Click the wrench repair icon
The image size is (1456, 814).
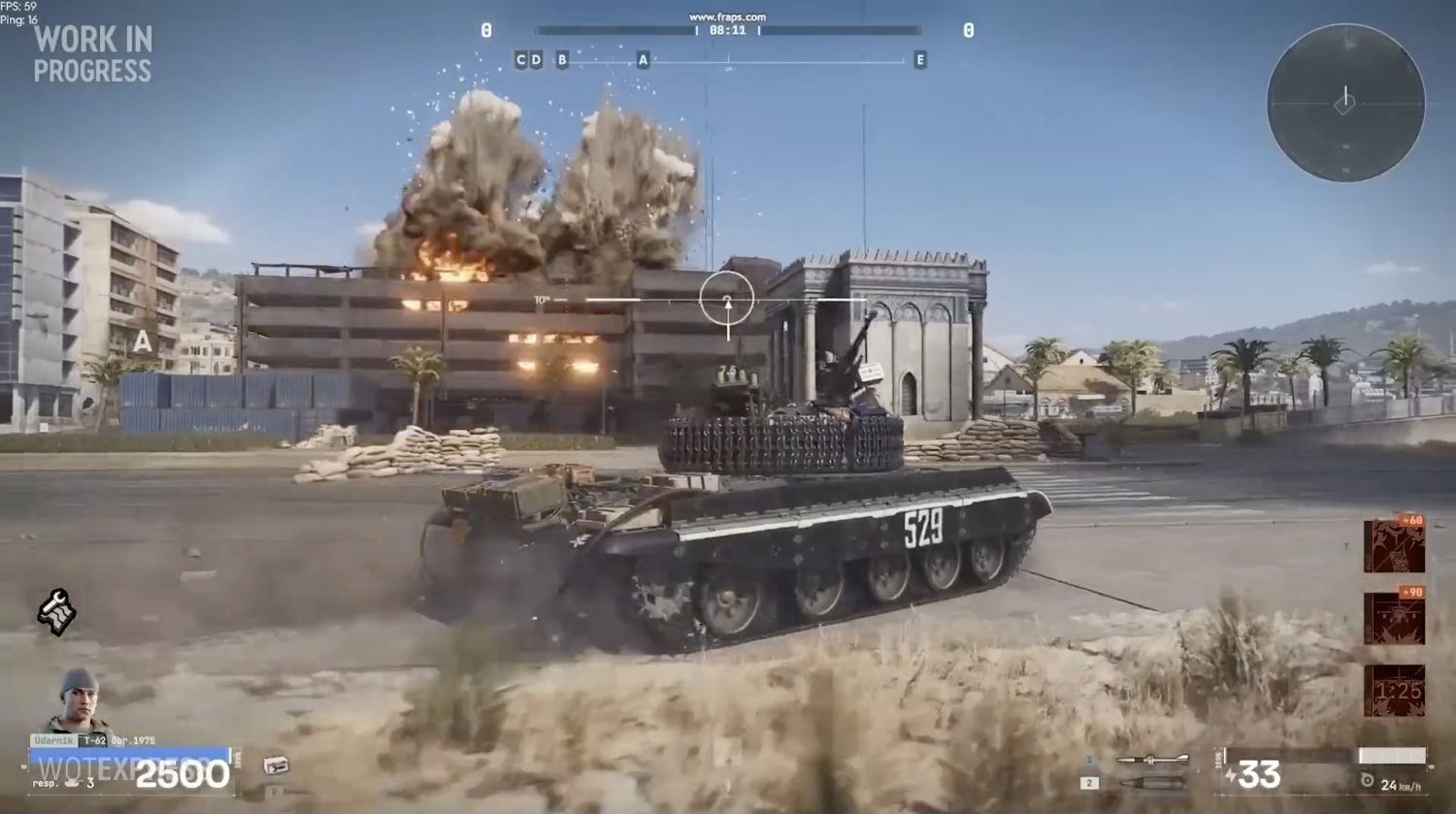click(x=56, y=612)
